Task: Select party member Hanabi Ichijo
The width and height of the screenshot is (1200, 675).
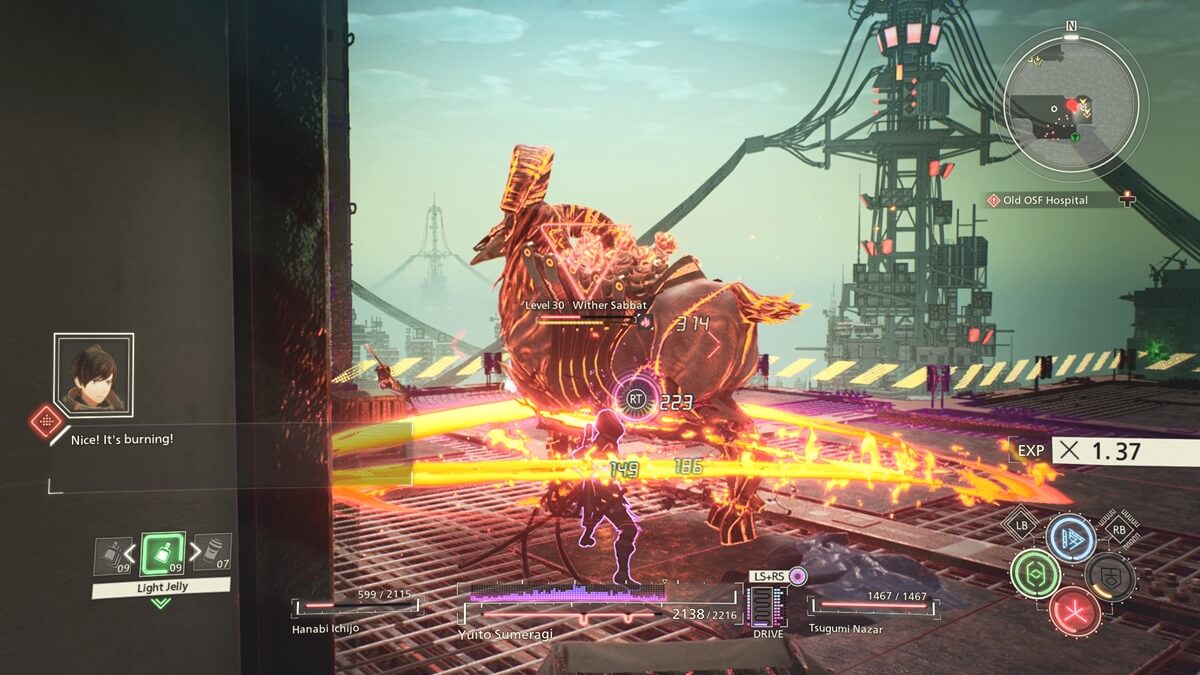Action: pos(356,606)
